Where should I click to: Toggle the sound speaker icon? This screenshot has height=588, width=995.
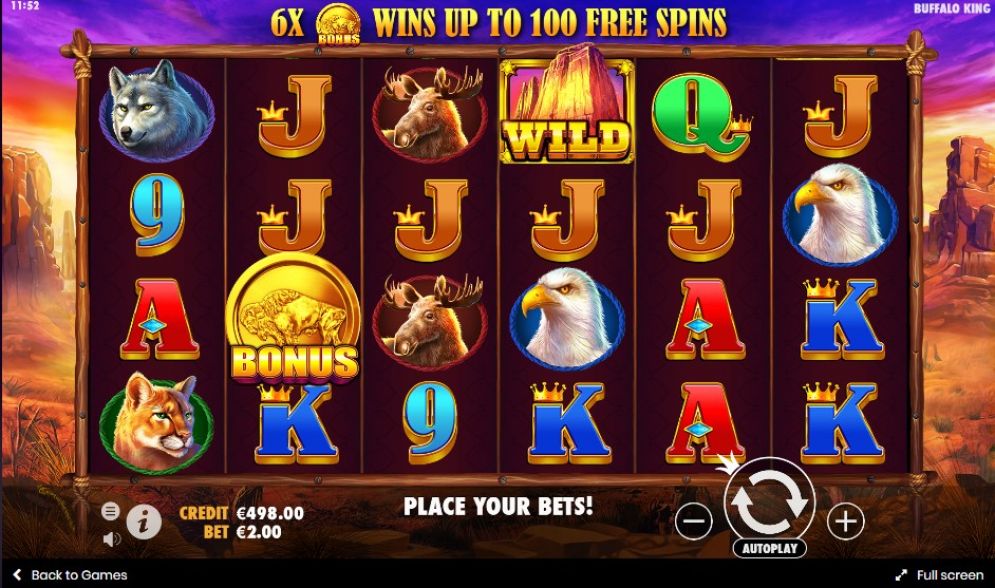click(111, 538)
